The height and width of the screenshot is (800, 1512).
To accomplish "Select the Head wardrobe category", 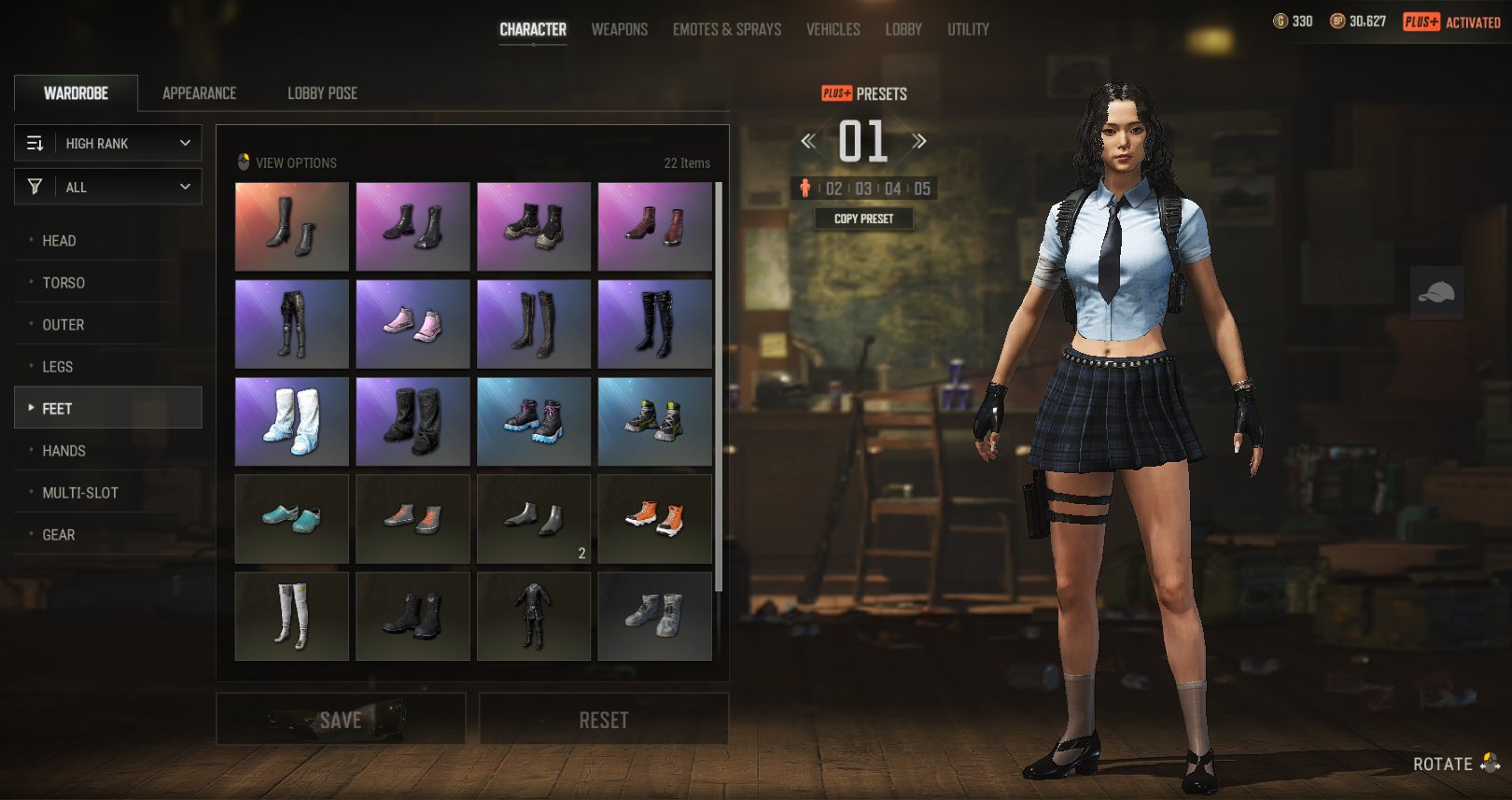I will (x=59, y=241).
